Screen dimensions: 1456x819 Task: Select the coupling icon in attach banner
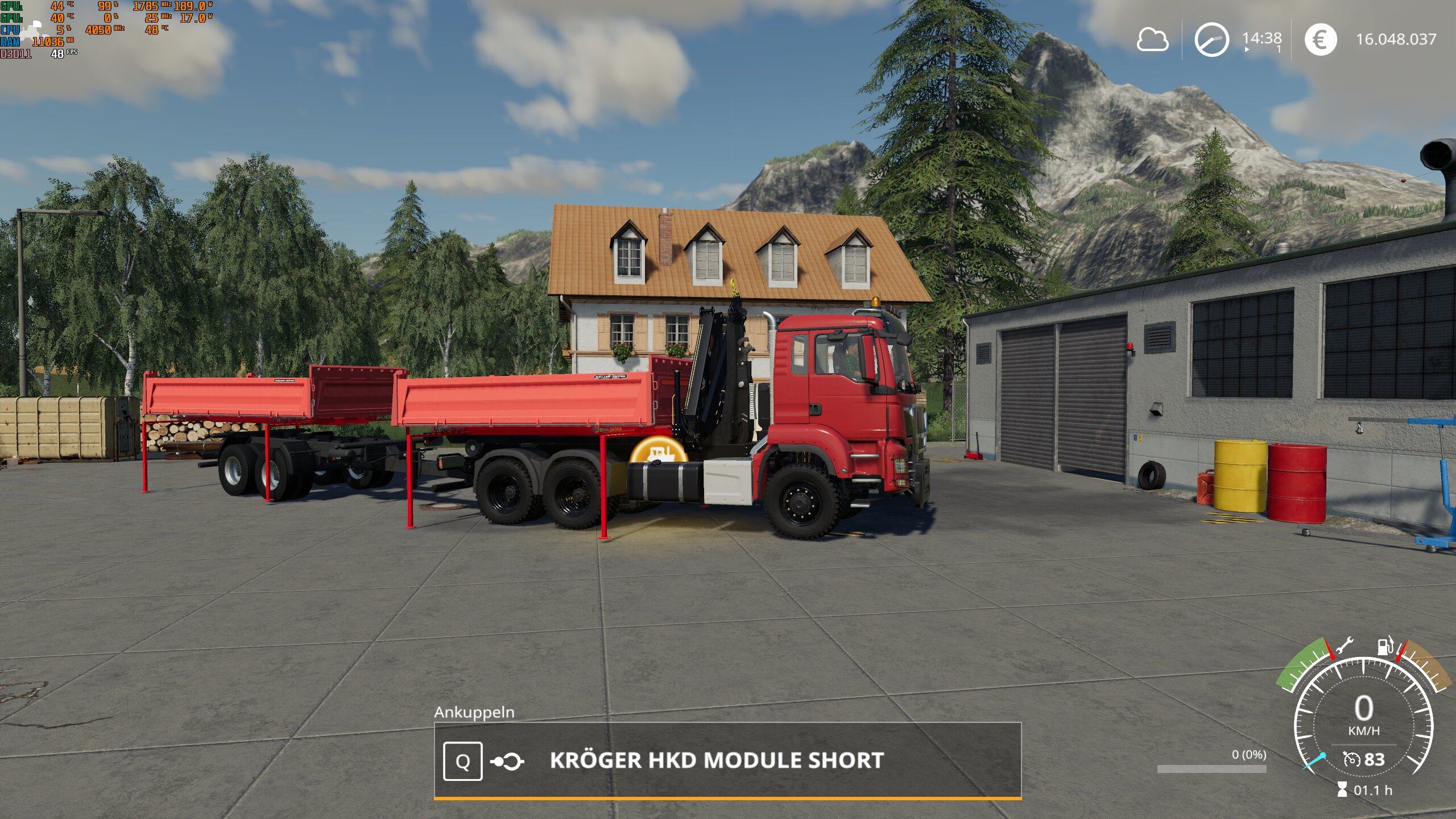(x=507, y=762)
